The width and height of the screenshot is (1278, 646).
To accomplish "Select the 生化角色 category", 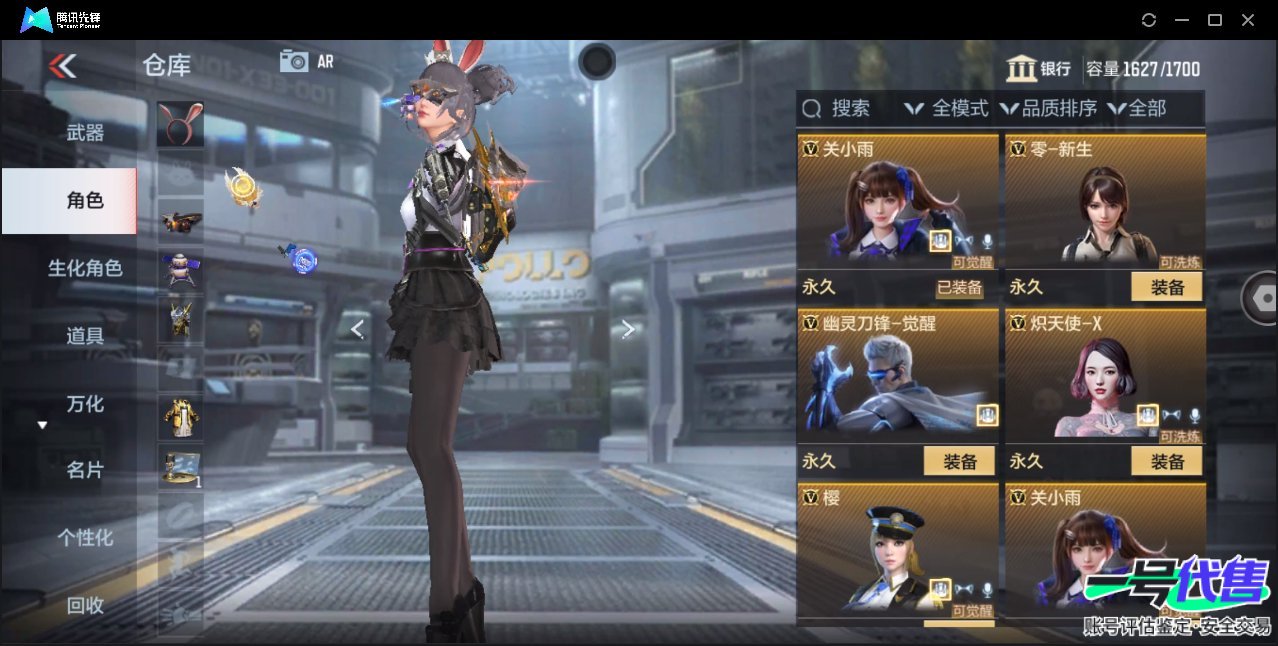I will [x=85, y=268].
